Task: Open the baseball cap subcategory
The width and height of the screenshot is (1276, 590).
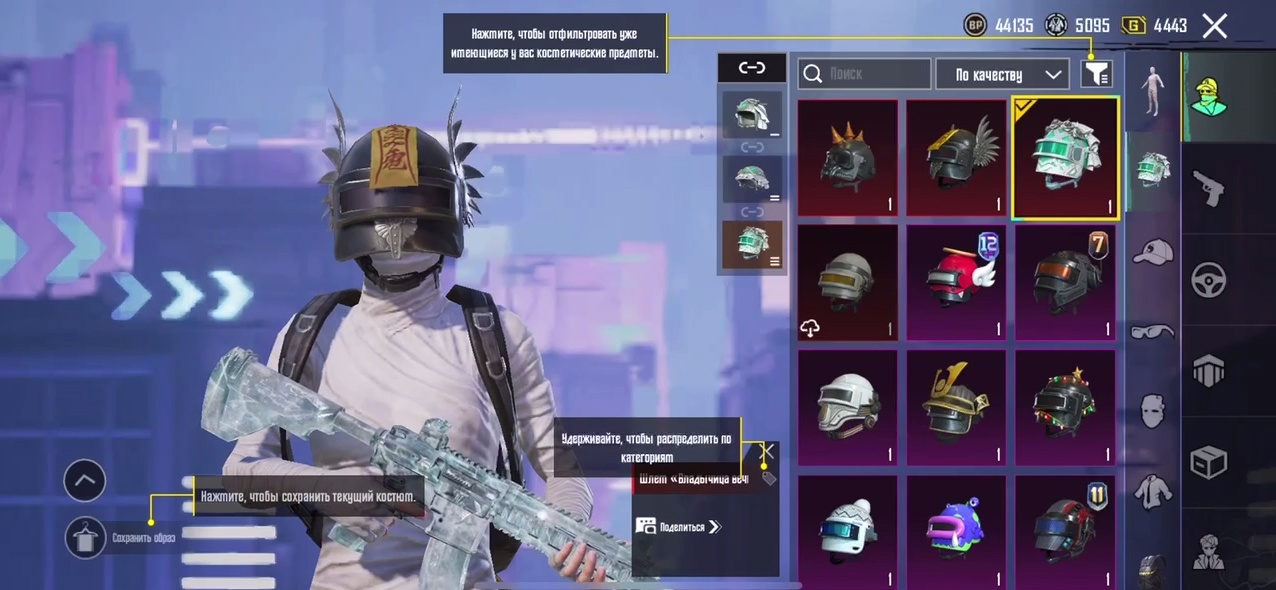Action: tap(1153, 252)
